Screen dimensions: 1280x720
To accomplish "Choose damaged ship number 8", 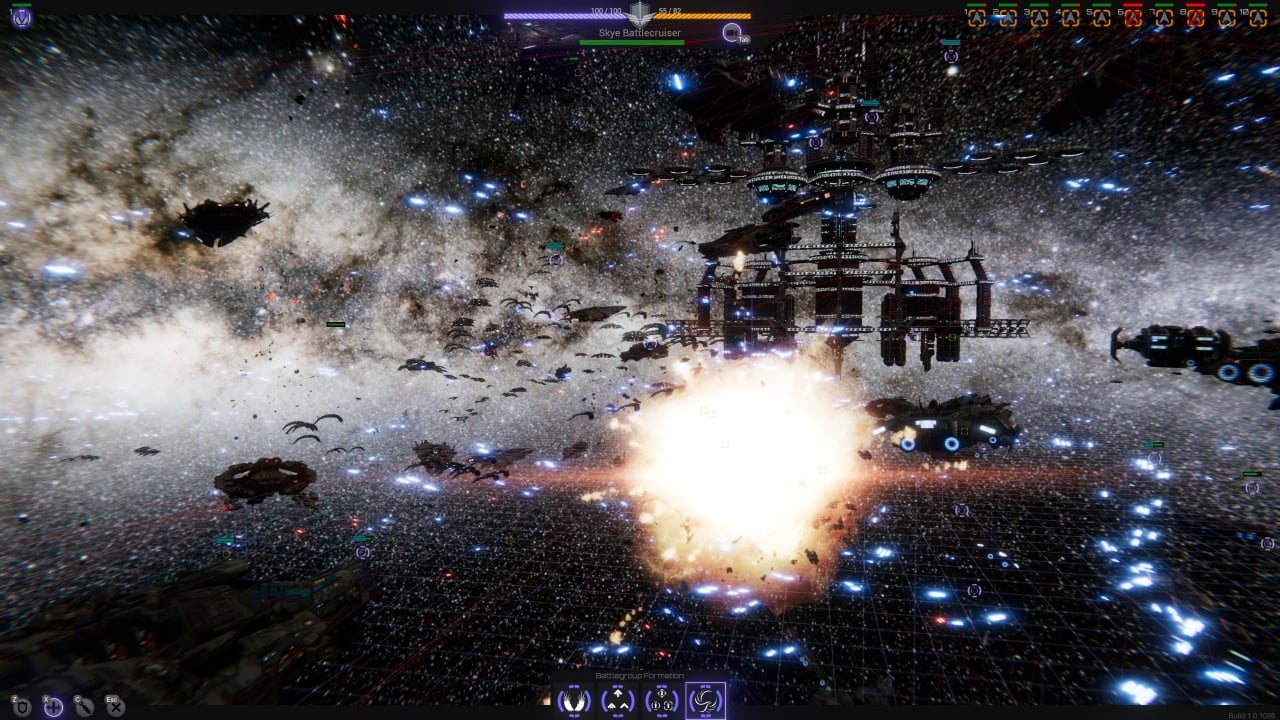I will [1195, 17].
